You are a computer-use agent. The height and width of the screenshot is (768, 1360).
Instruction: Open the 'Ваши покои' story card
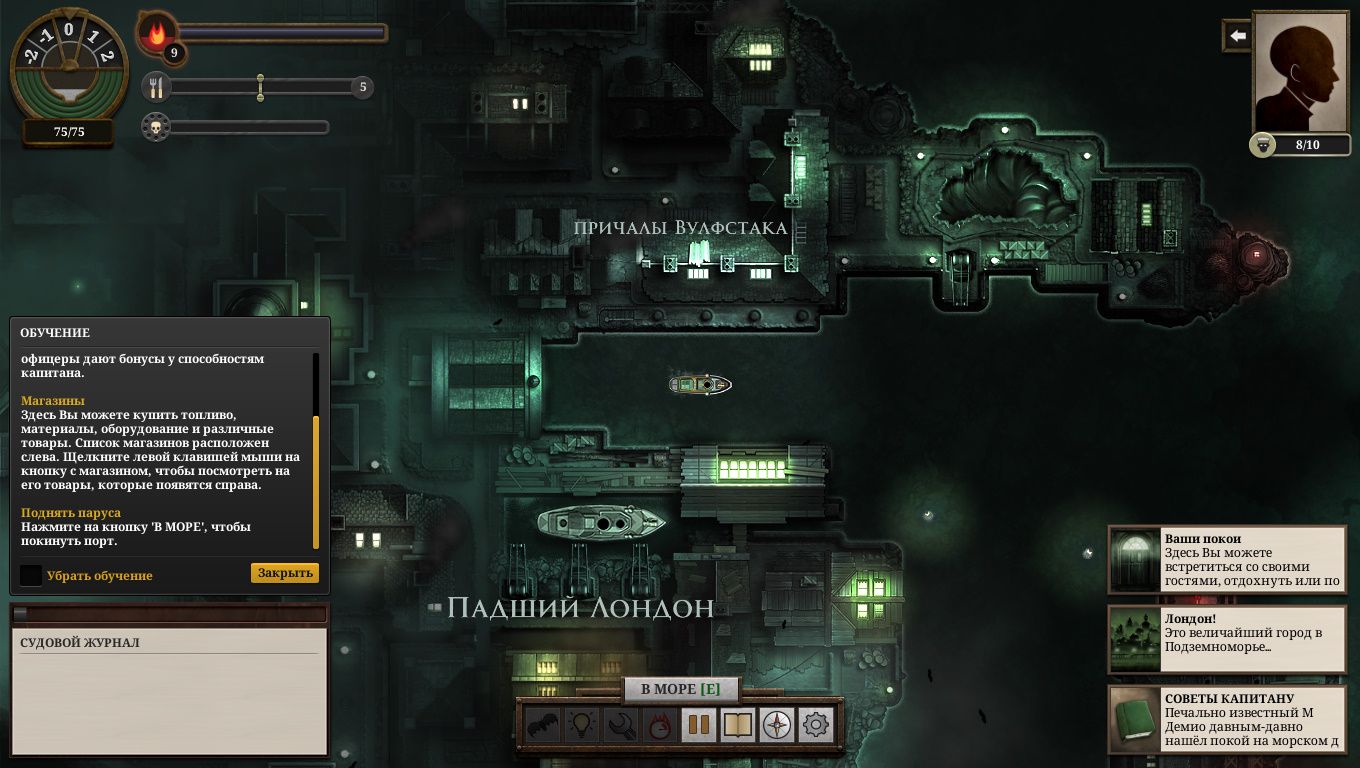pyautogui.click(x=1227, y=560)
